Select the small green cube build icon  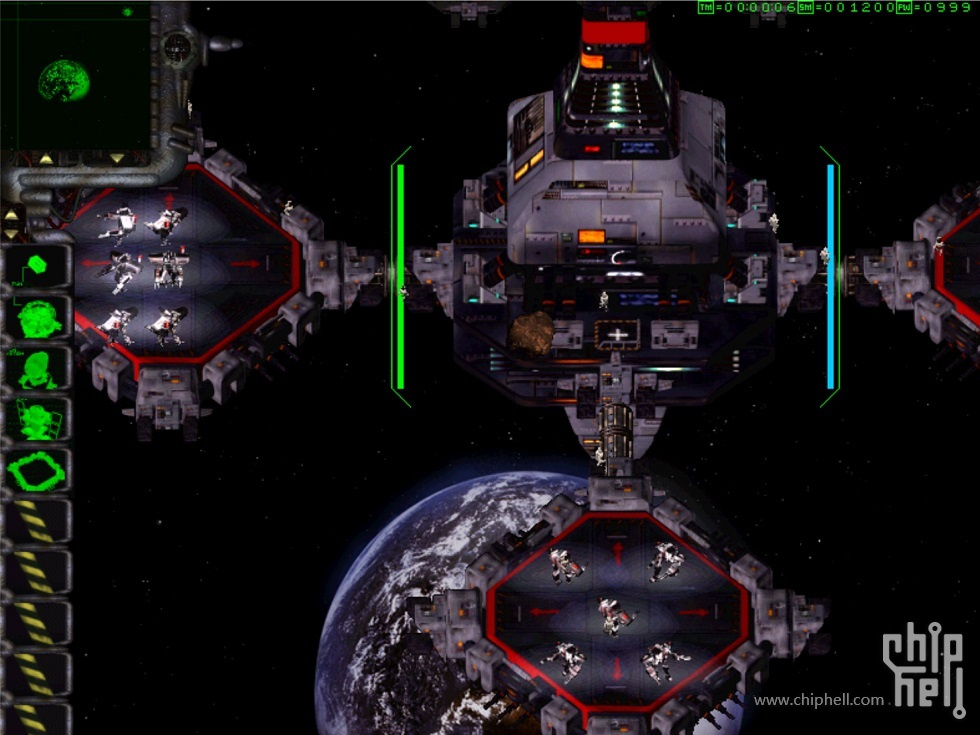[x=38, y=266]
